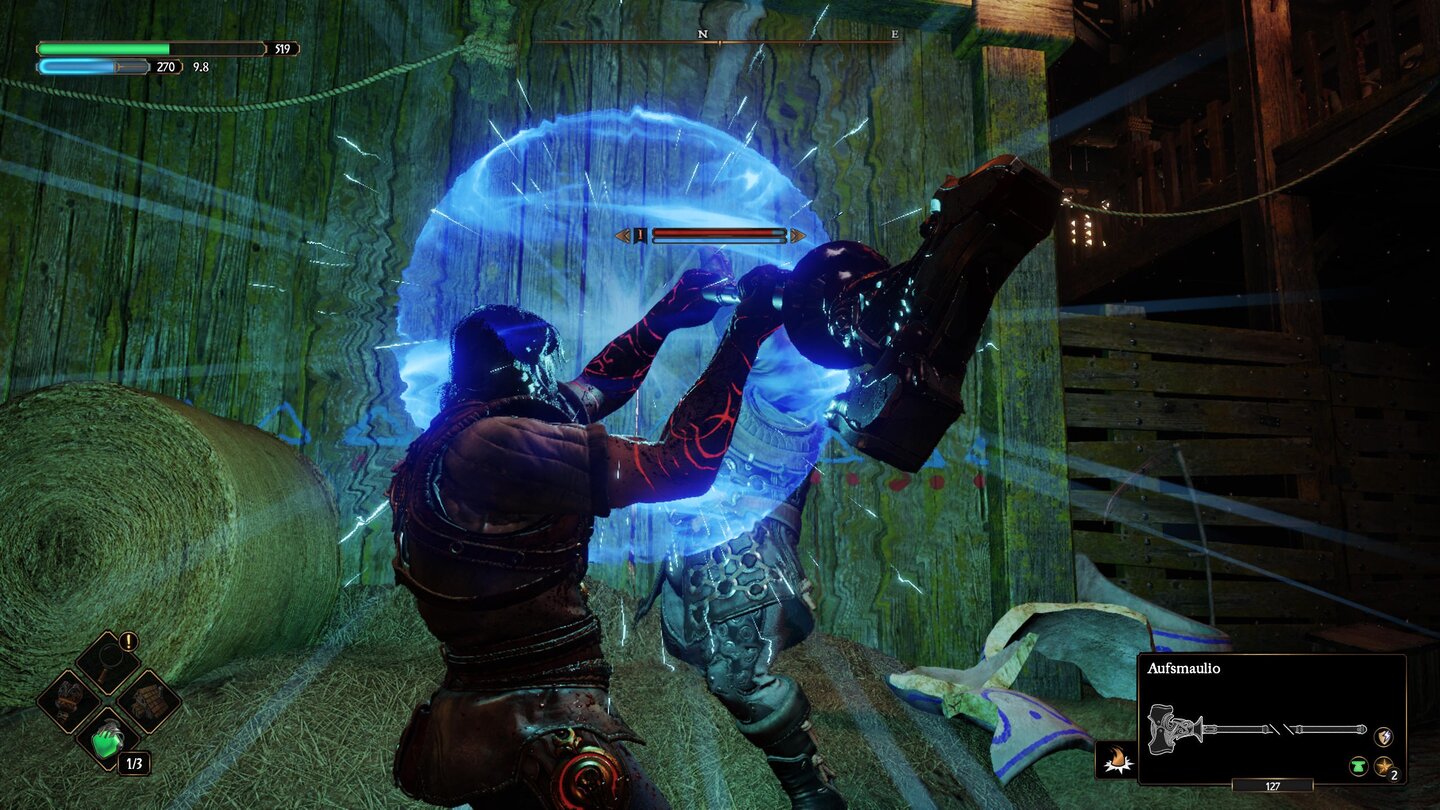Click the exclamation mark alert badge
Screen dimensions: 1440x810
tap(127, 641)
